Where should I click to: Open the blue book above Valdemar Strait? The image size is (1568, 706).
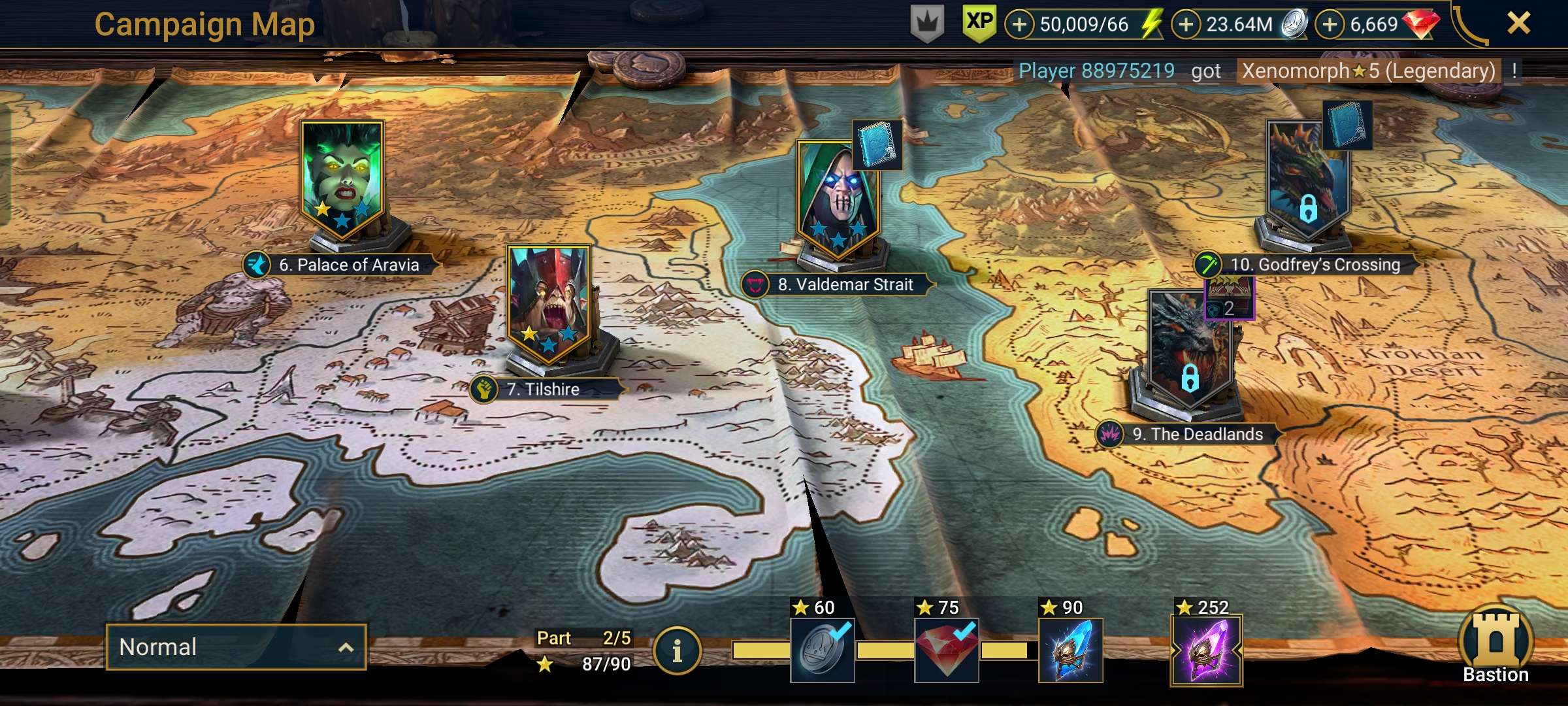(877, 144)
